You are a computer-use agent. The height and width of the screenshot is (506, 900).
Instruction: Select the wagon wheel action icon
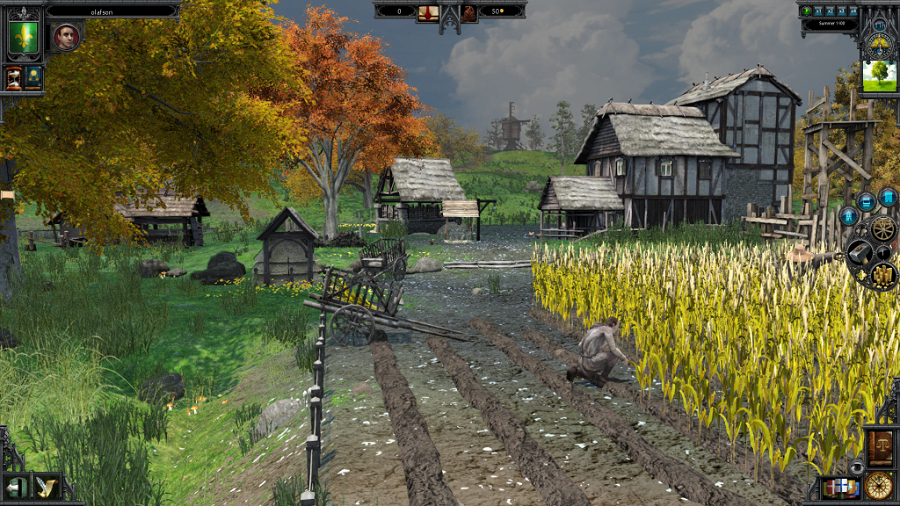tap(882, 228)
